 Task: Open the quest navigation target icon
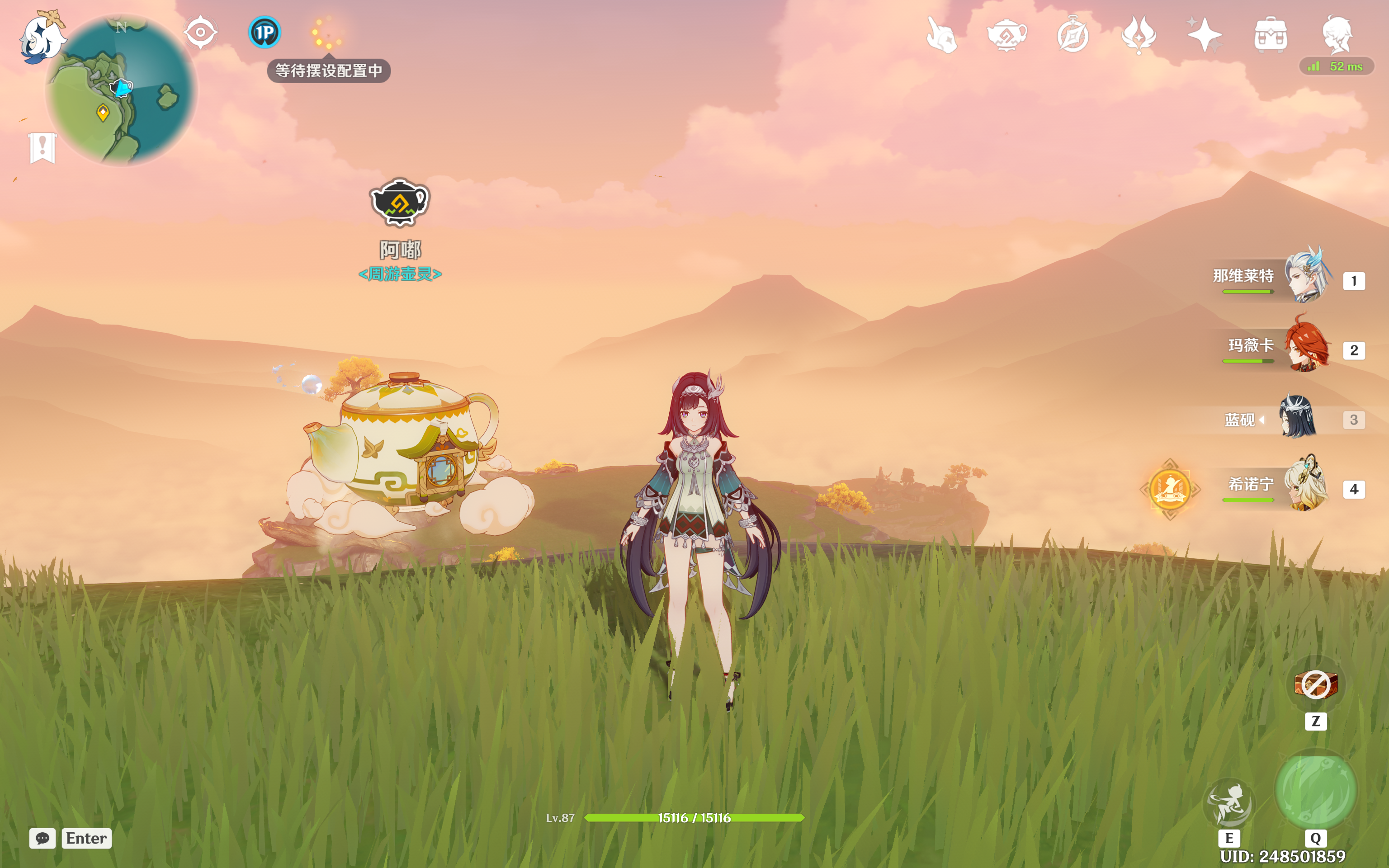point(200,32)
